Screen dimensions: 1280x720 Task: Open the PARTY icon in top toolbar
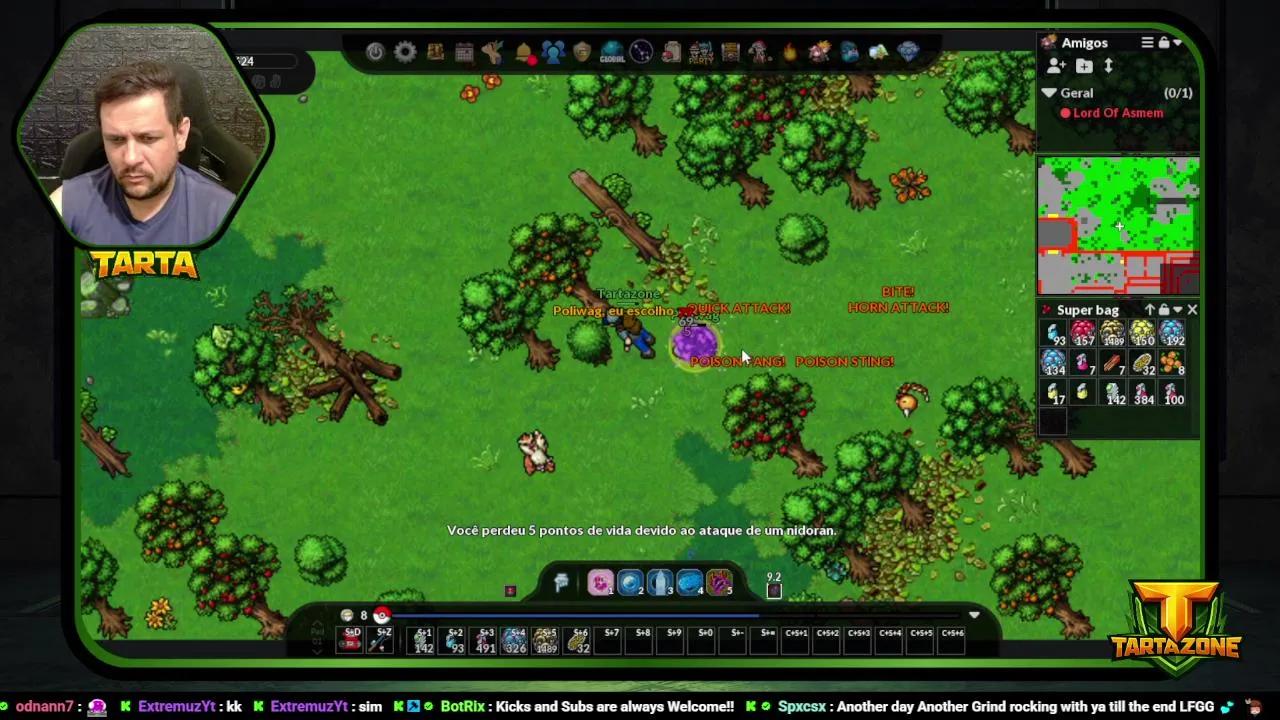(700, 52)
